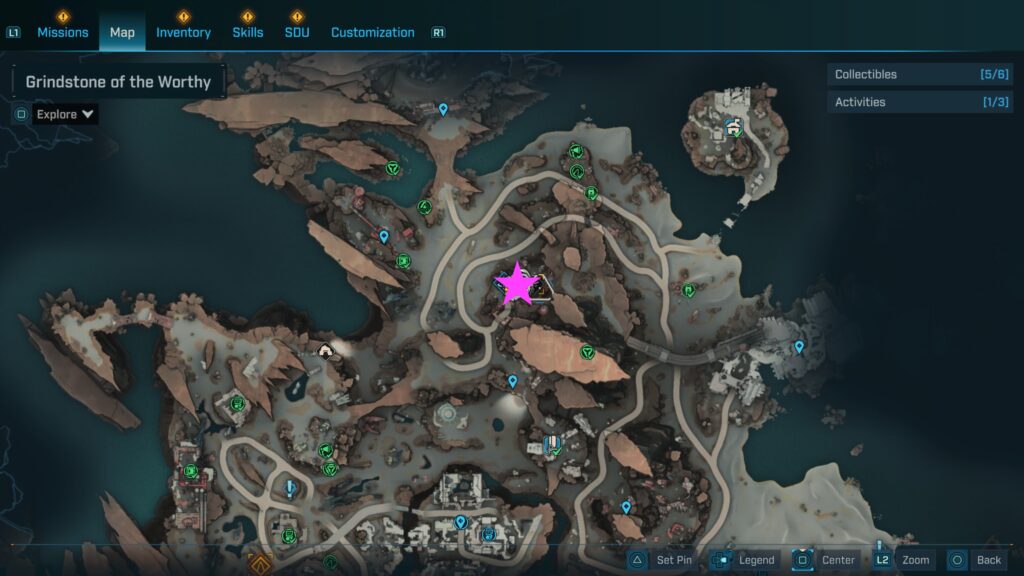Activate the map Zoom control
The image size is (1024, 576).
coord(903,560)
